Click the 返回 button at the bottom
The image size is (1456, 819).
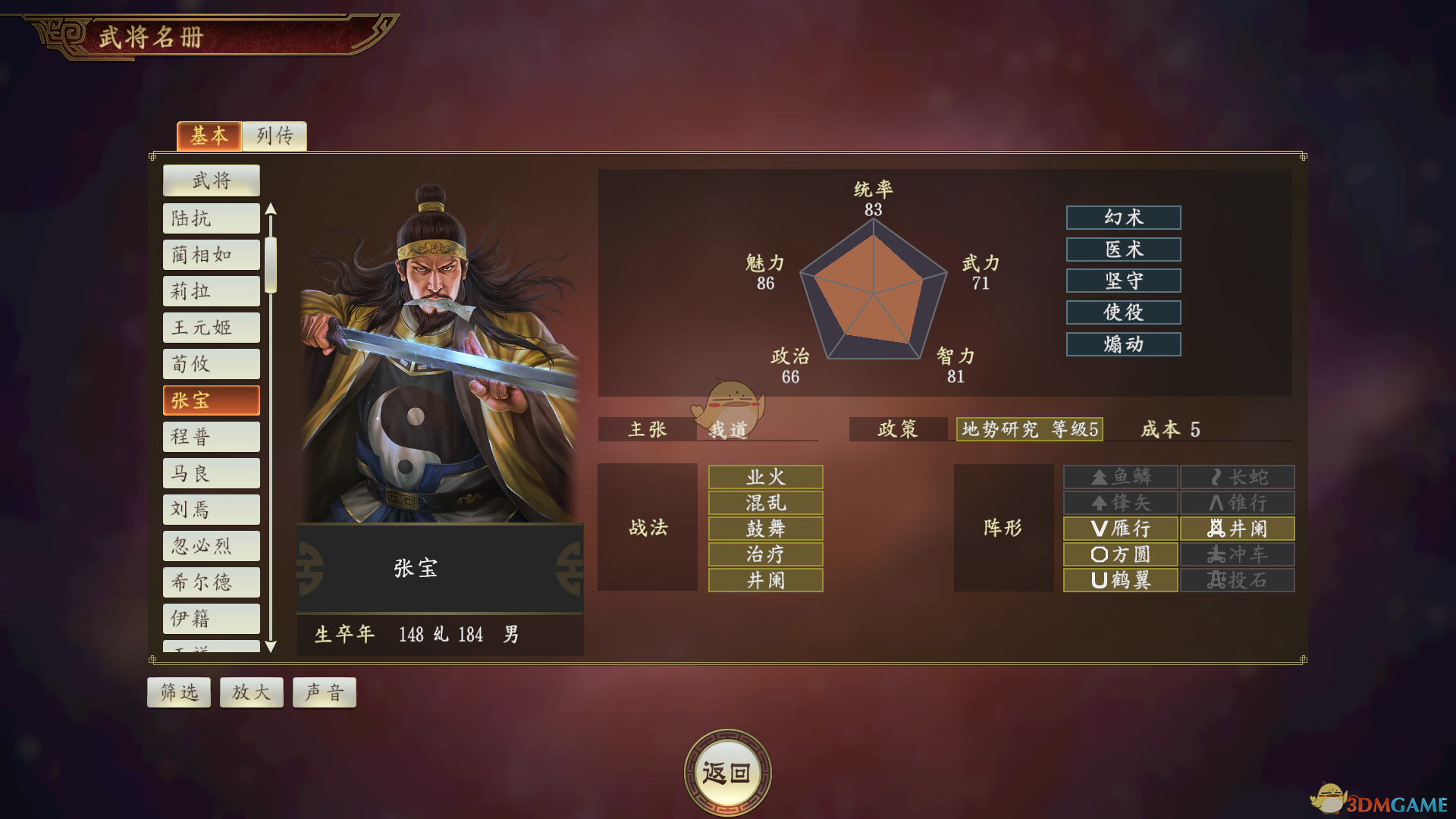[x=727, y=770]
